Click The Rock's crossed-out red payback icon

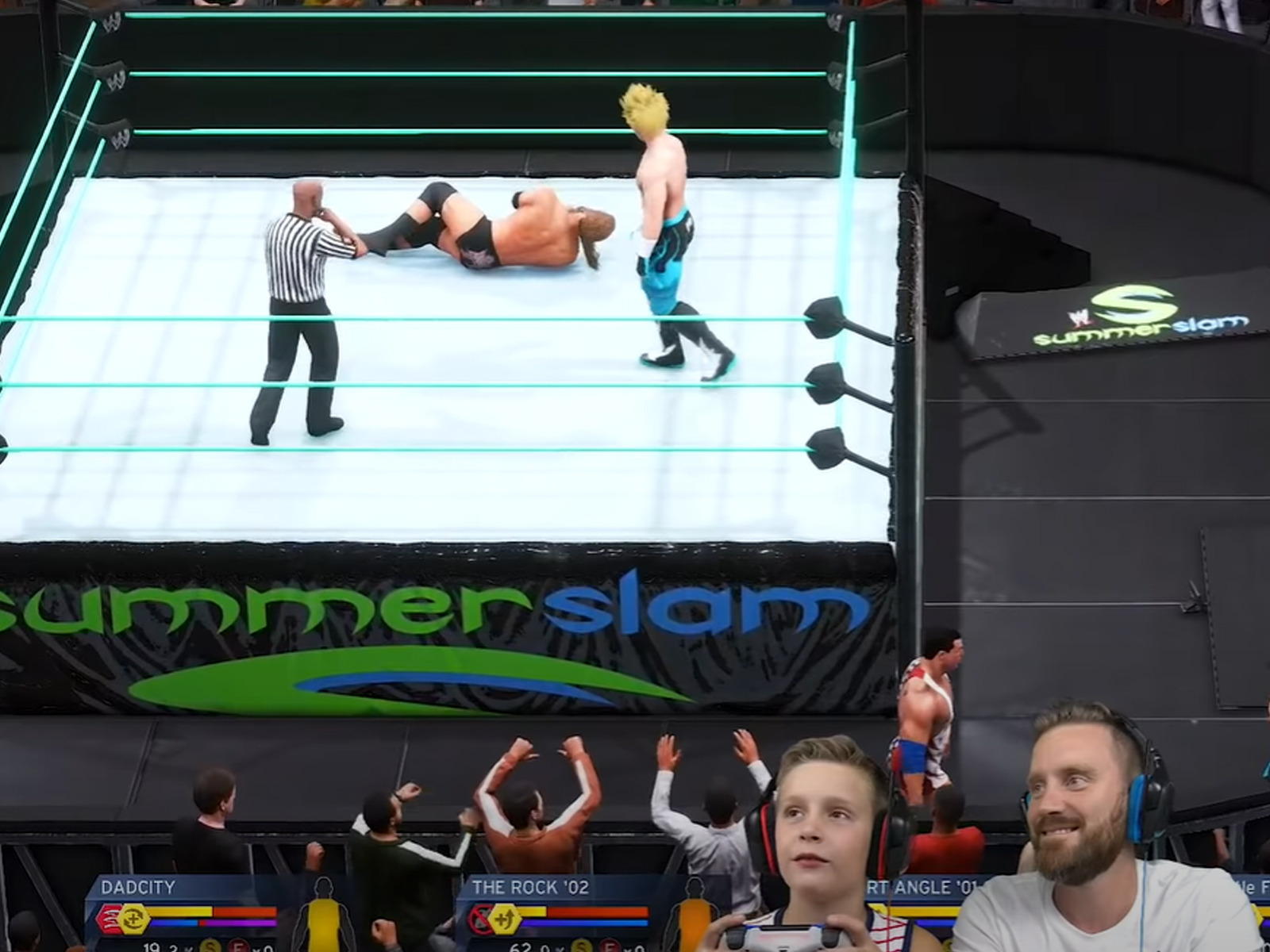[x=479, y=919]
